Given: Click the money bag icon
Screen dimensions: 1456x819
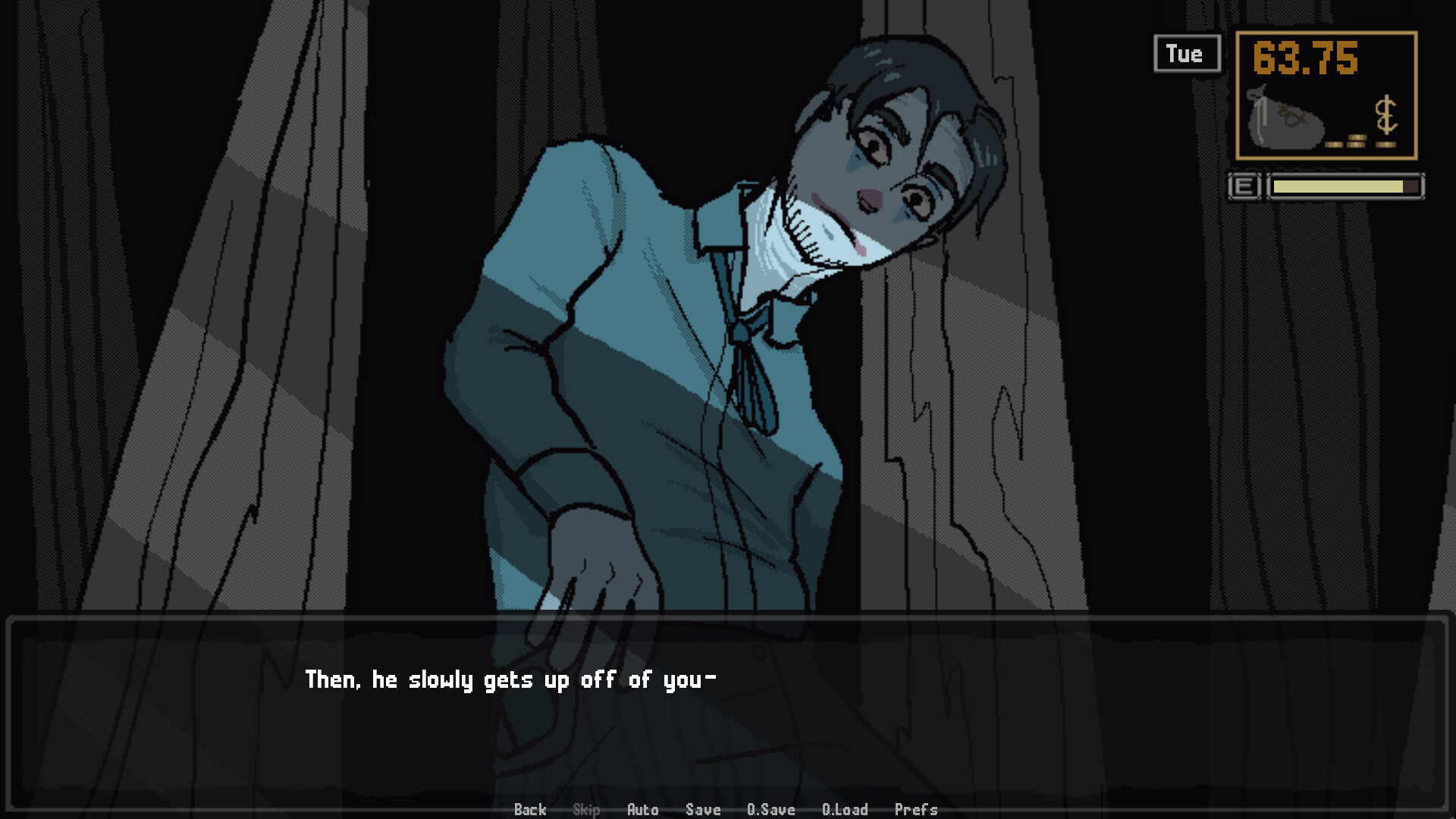Looking at the screenshot, I should 1285,121.
